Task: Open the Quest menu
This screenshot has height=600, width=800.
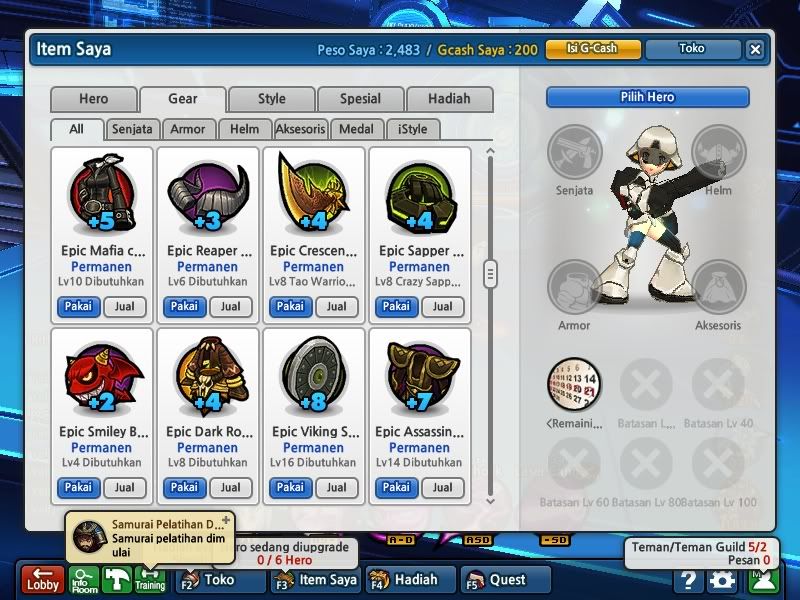Action: [x=507, y=580]
